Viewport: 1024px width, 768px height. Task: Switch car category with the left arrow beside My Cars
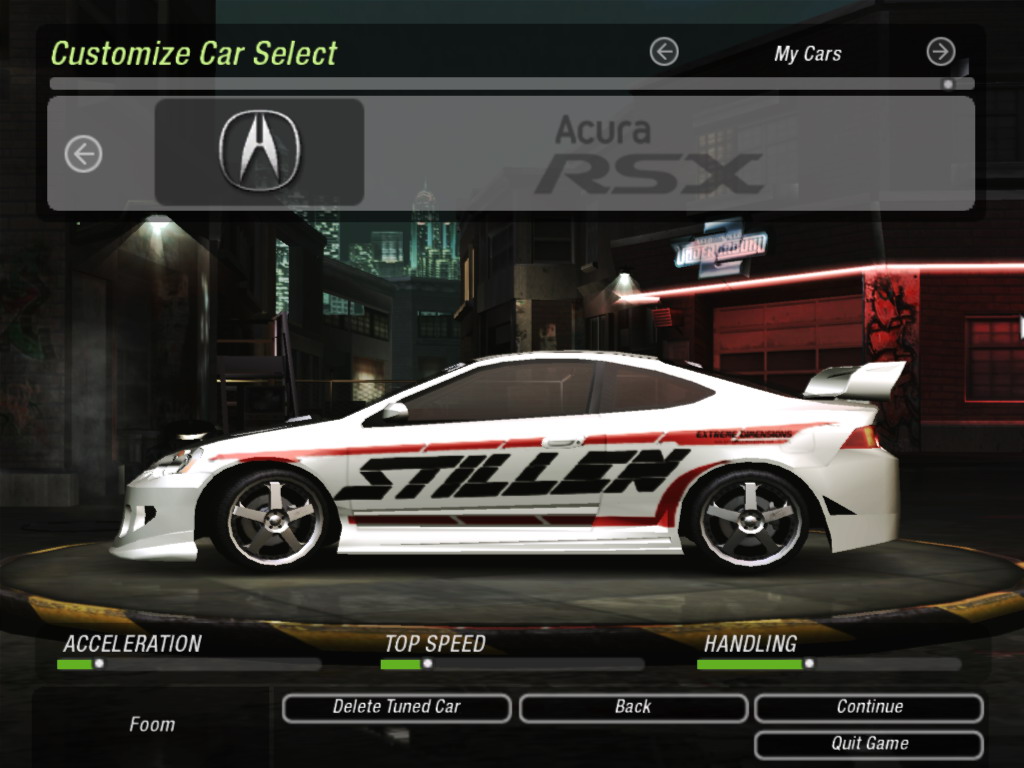(x=664, y=52)
